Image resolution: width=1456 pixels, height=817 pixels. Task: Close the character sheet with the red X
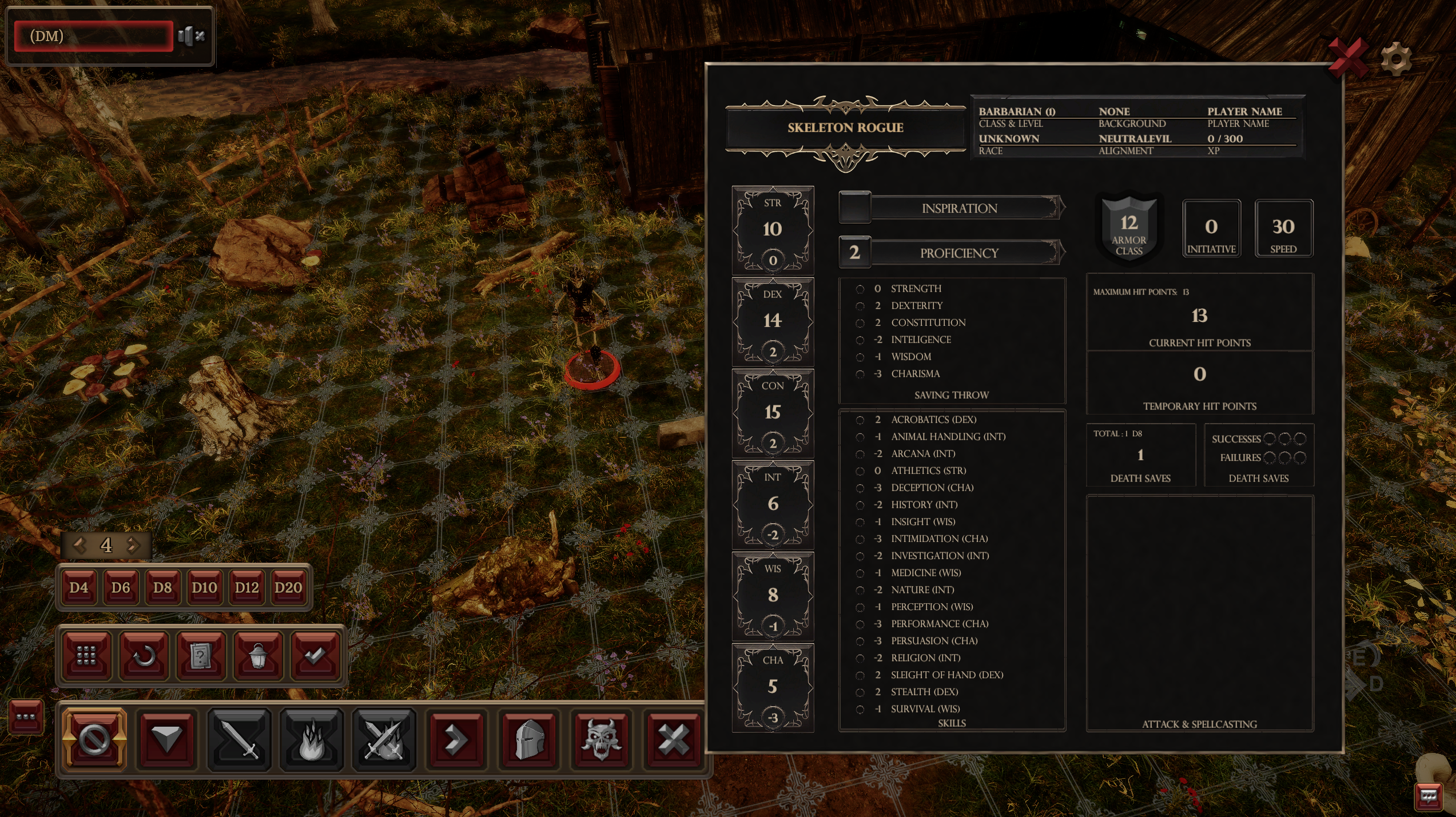tap(1347, 58)
